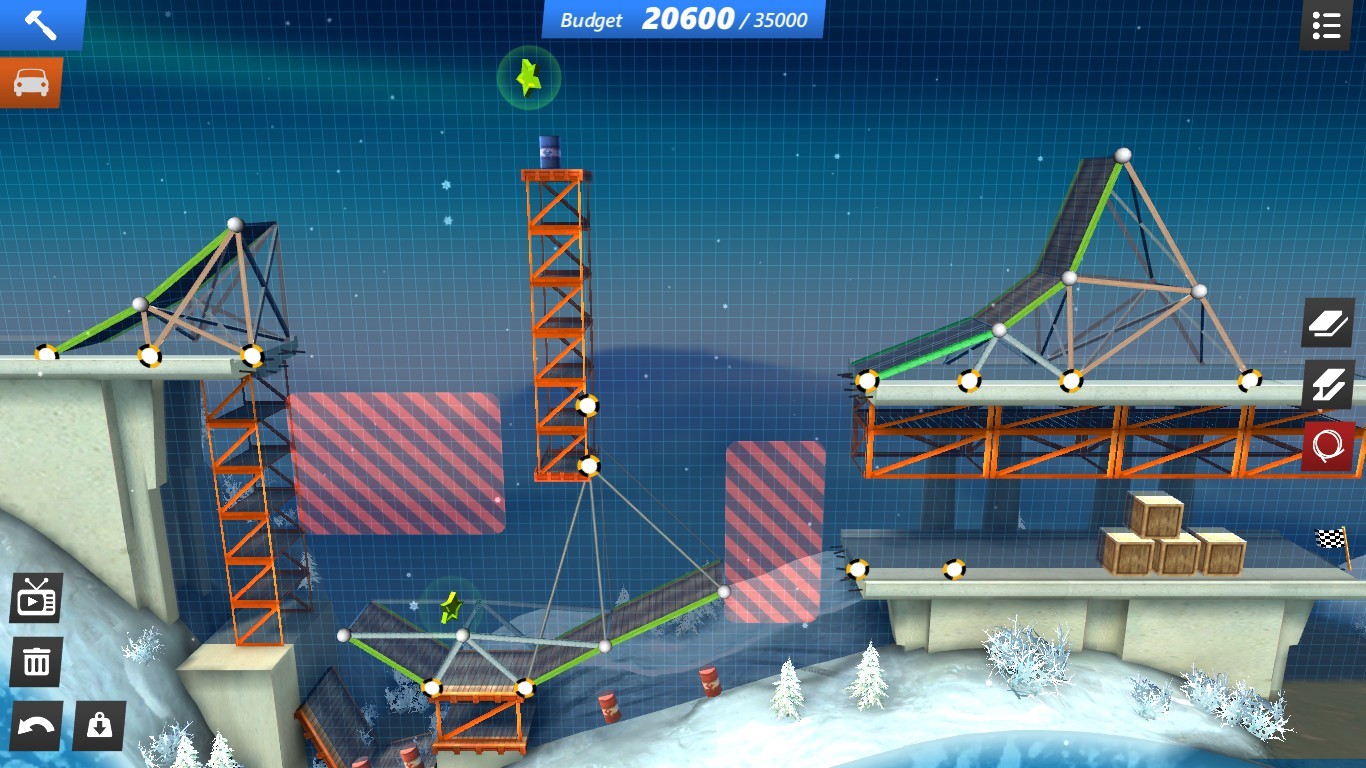Screen dimensions: 1366x768
Task: Select the highlighted red rope building tool
Action: [x=1328, y=447]
